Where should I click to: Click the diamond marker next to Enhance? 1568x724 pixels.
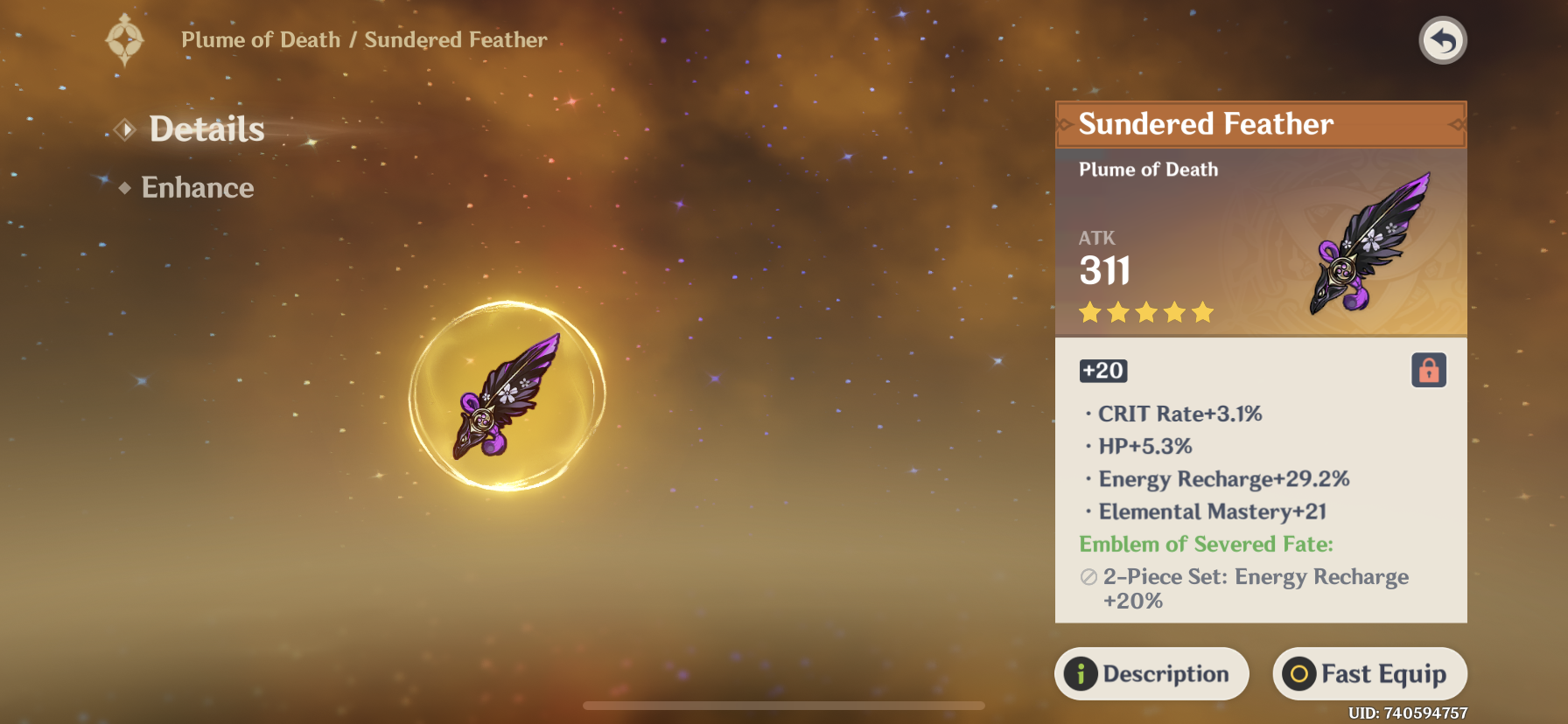(x=125, y=187)
